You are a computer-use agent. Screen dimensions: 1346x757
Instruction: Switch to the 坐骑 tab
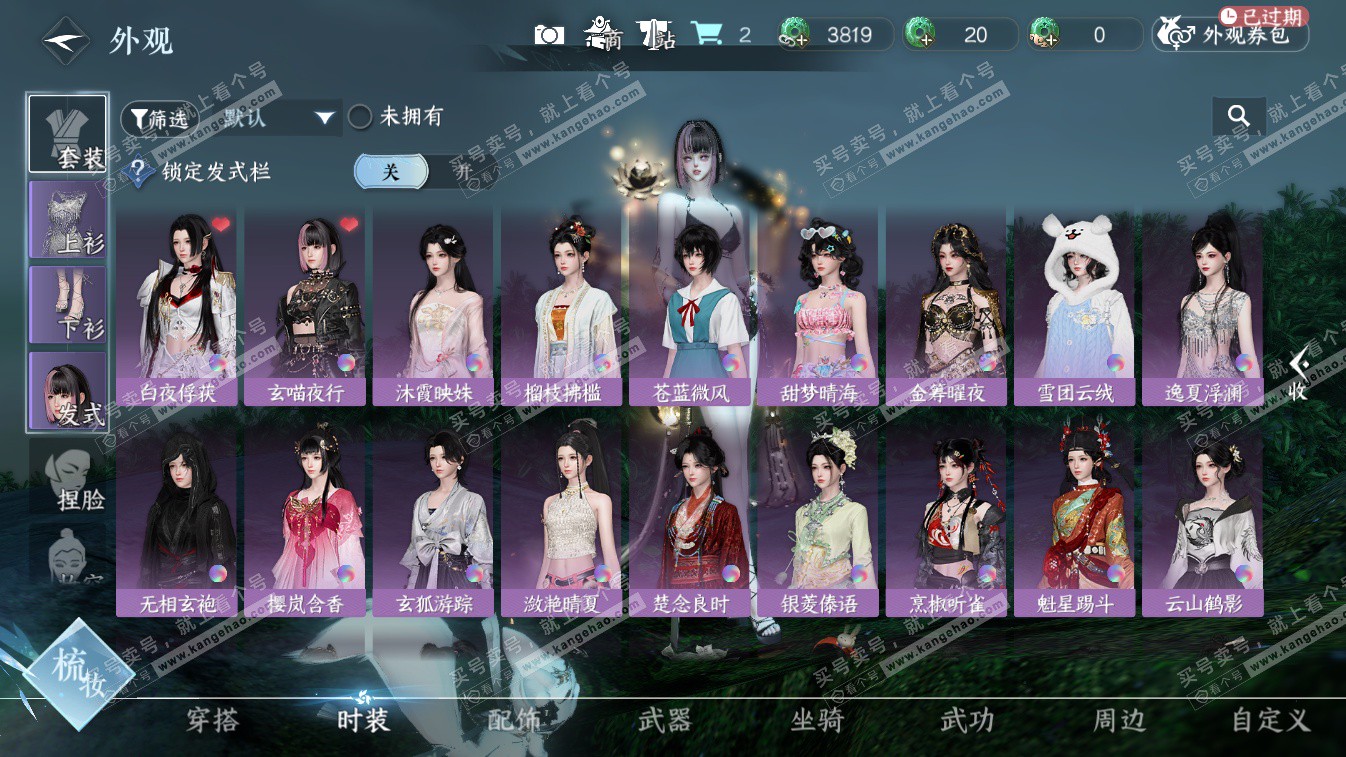tap(817, 720)
